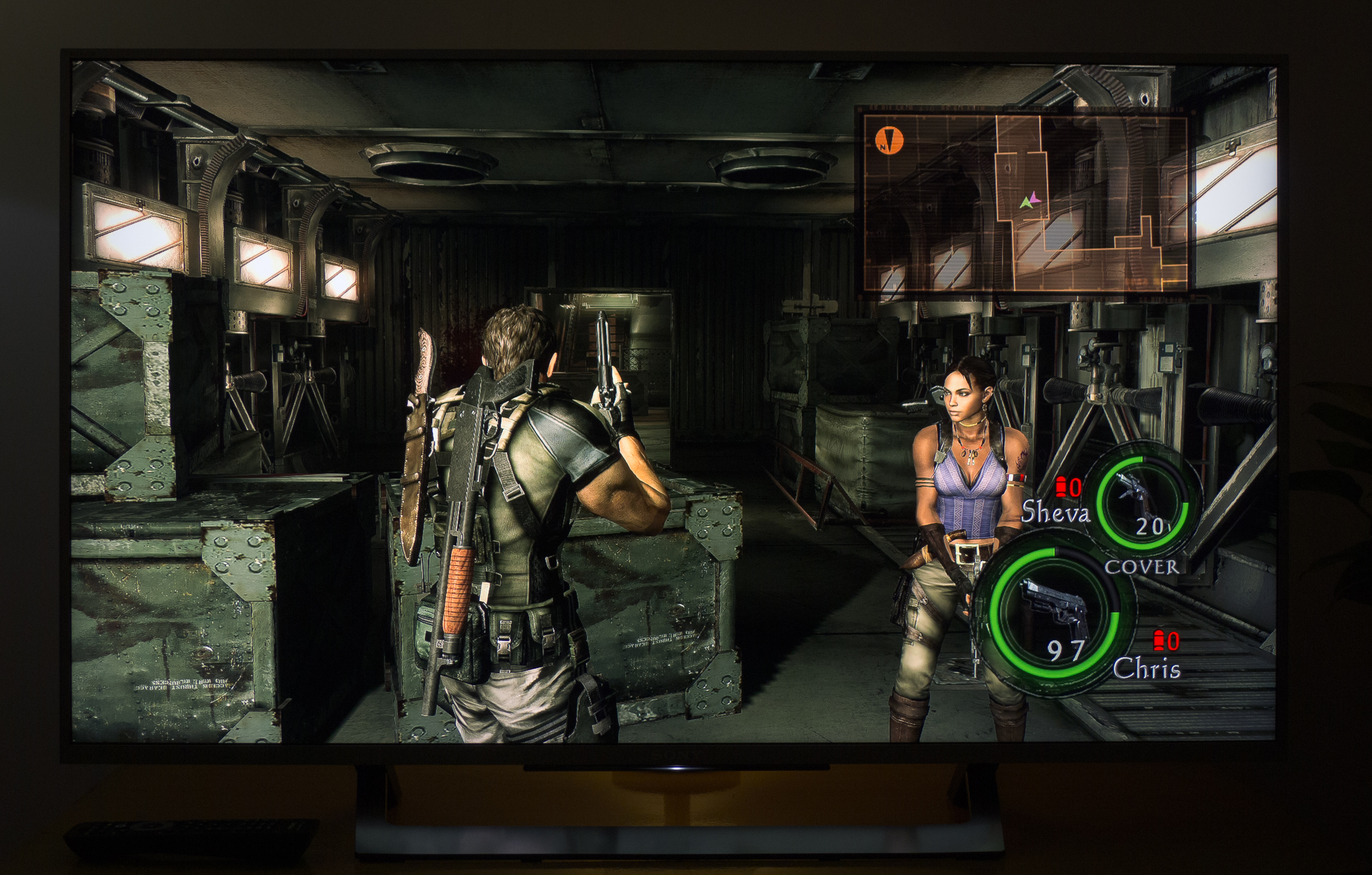Select the north compass indicator on the map

click(889, 140)
